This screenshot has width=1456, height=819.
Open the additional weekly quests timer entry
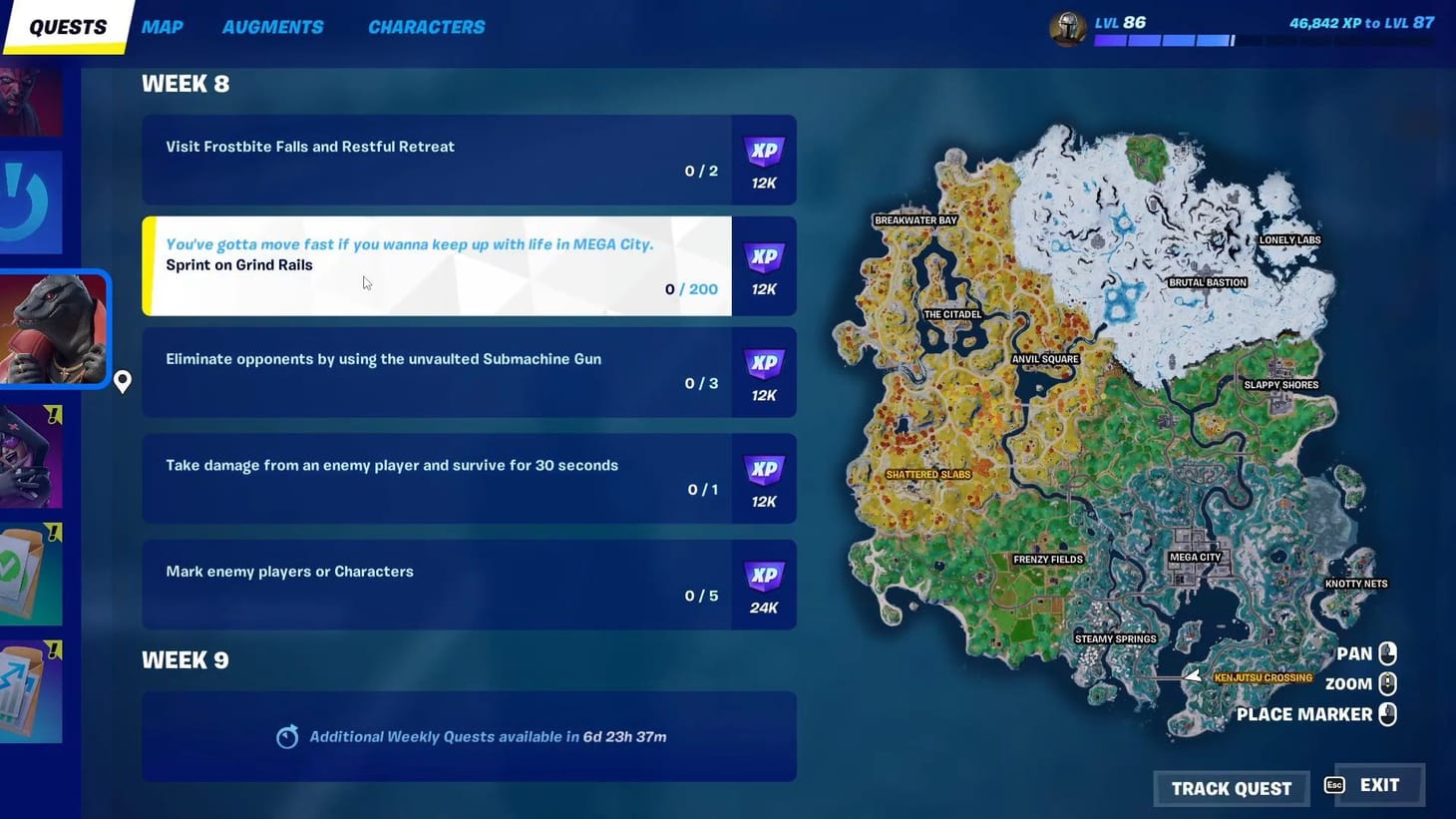[469, 736]
